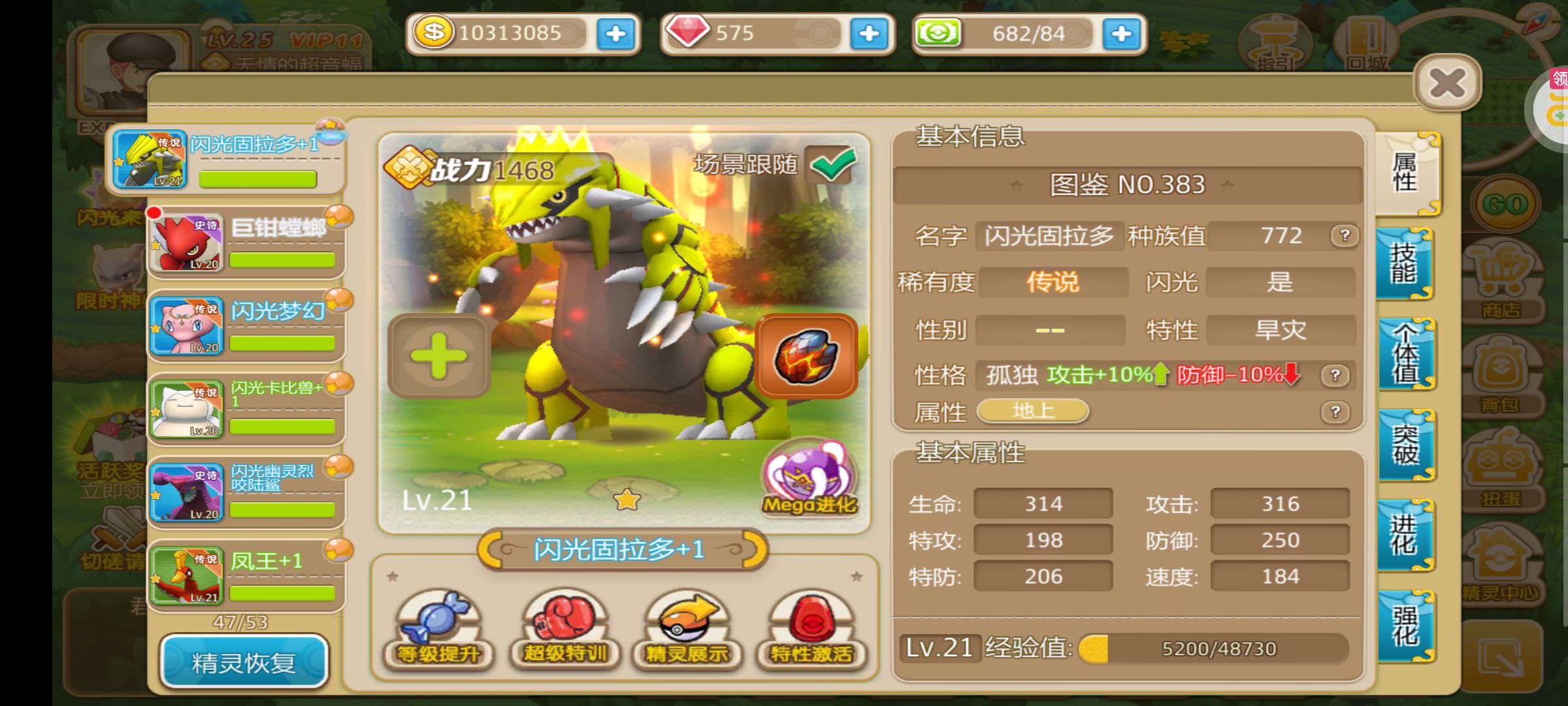This screenshot has width=1568, height=706.
Task: Close the Pokémon detail panel
Action: [1447, 84]
